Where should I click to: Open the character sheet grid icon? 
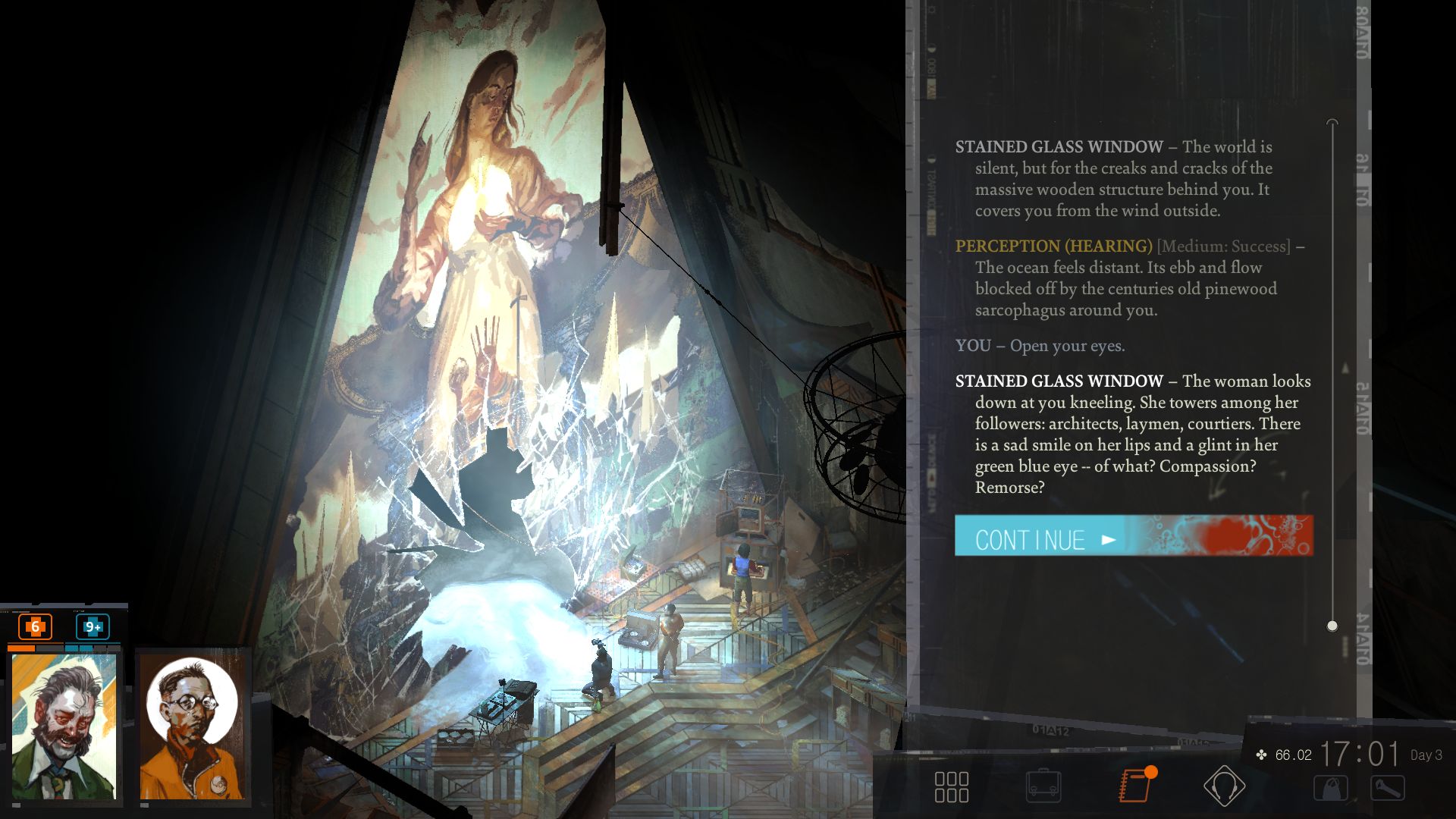coord(951,786)
